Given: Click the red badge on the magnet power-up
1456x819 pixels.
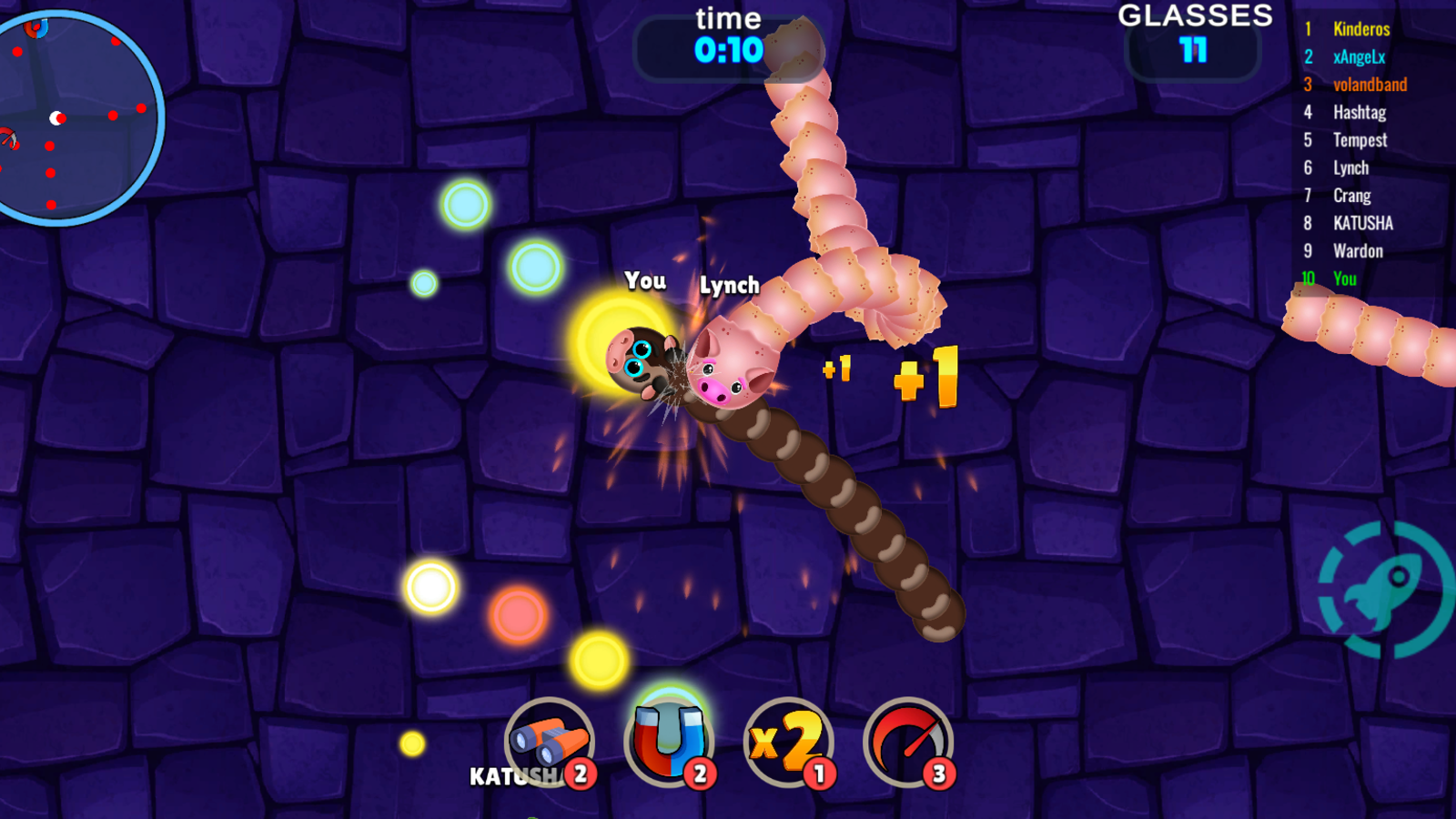Looking at the screenshot, I should 699,773.
